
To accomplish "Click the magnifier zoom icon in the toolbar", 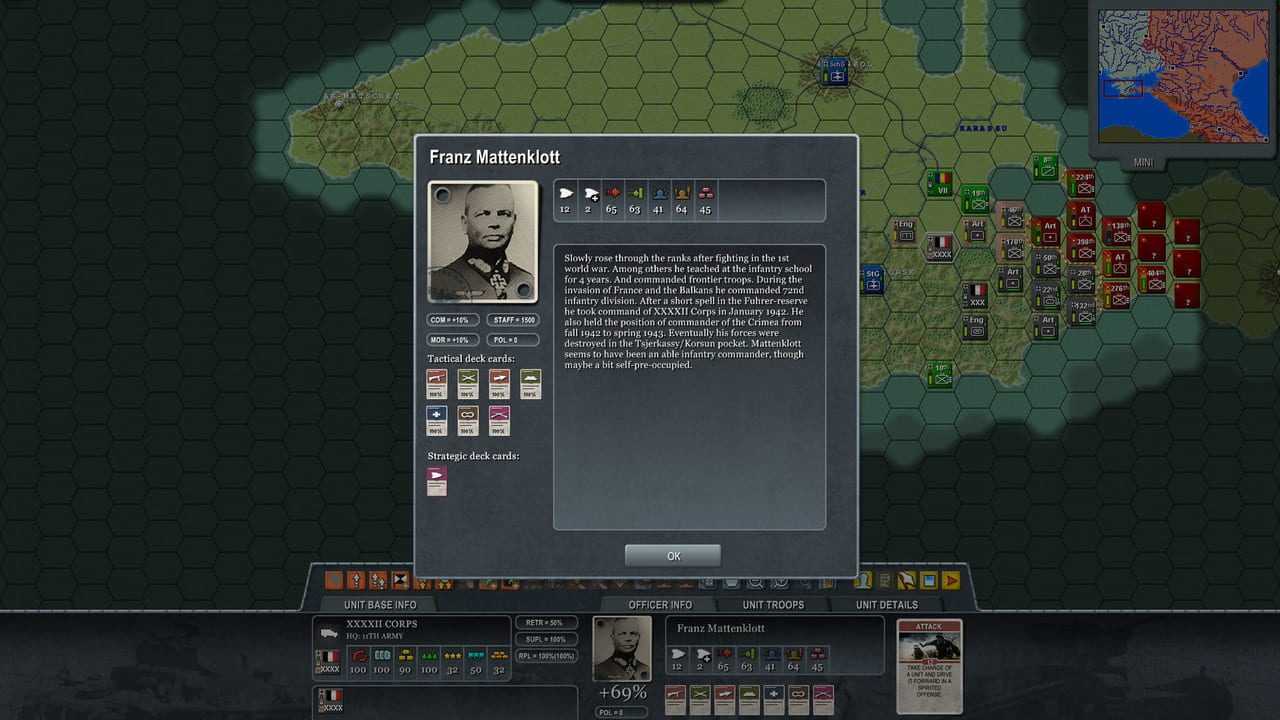I will pyautogui.click(x=756, y=581).
